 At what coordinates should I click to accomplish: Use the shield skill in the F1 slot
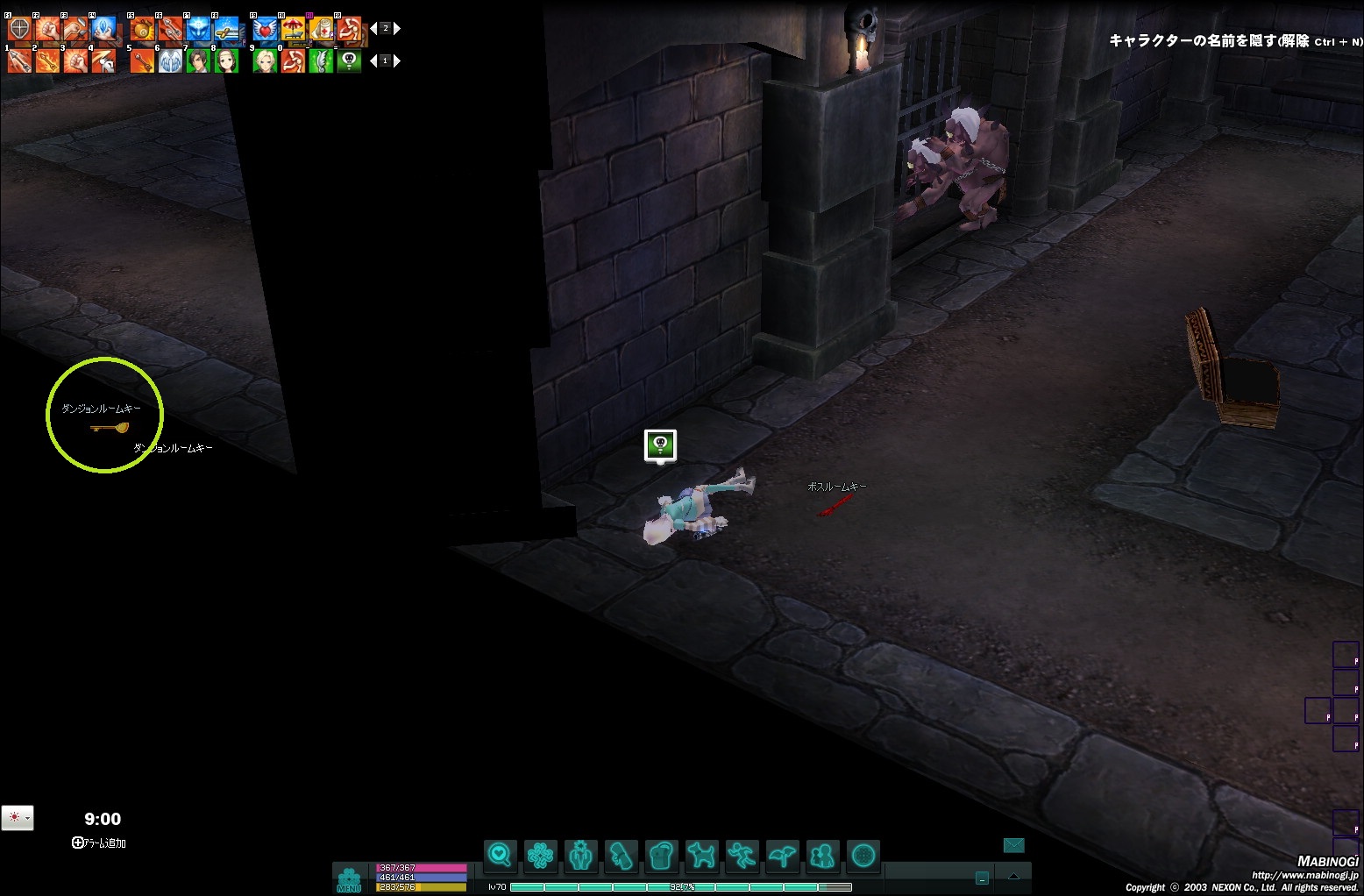point(19,29)
